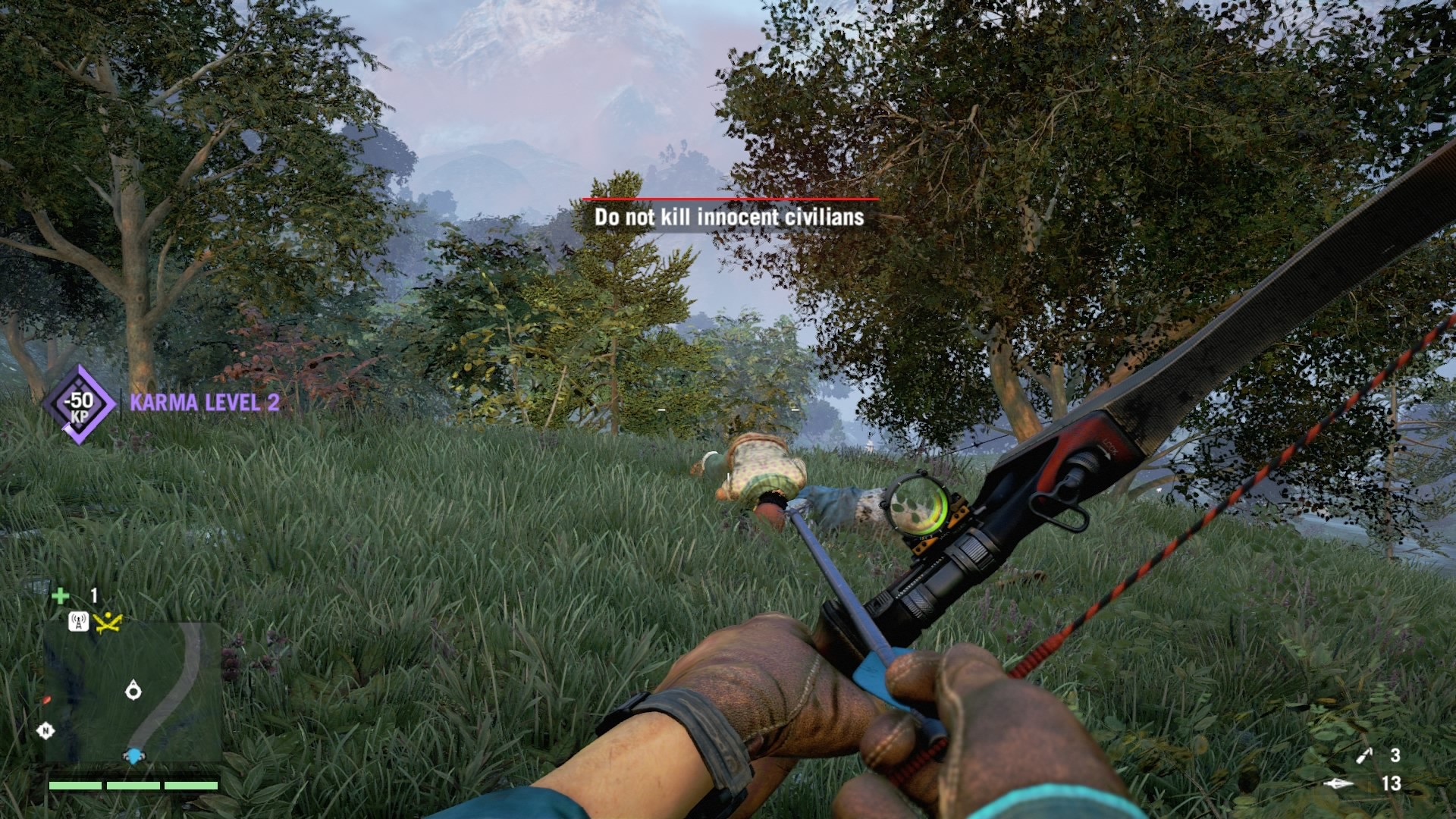This screenshot has height=819, width=1456.
Task: Click the red enemy dot on the minimap edge
Action: [47, 699]
